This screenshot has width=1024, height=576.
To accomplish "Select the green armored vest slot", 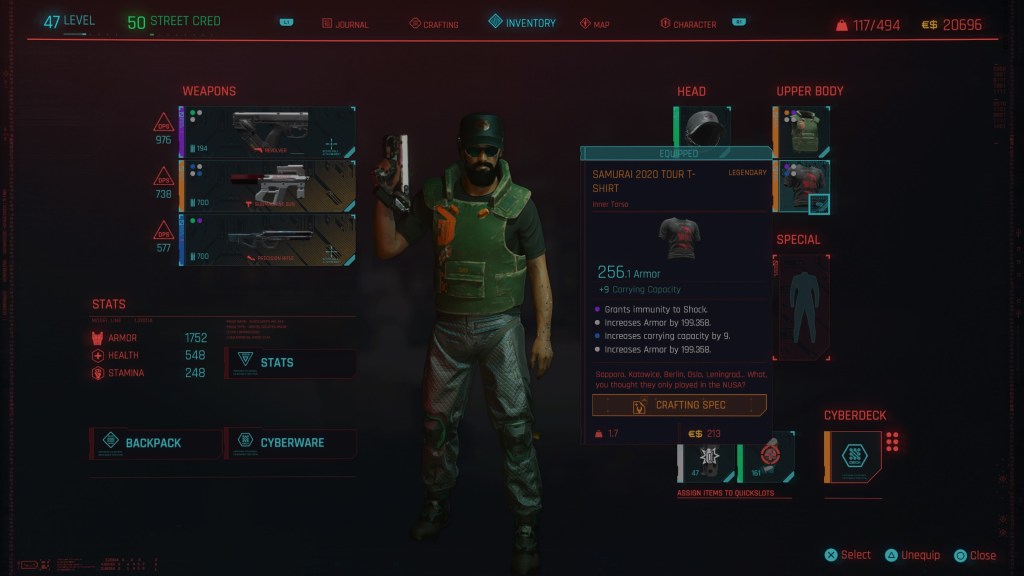I will coord(802,132).
